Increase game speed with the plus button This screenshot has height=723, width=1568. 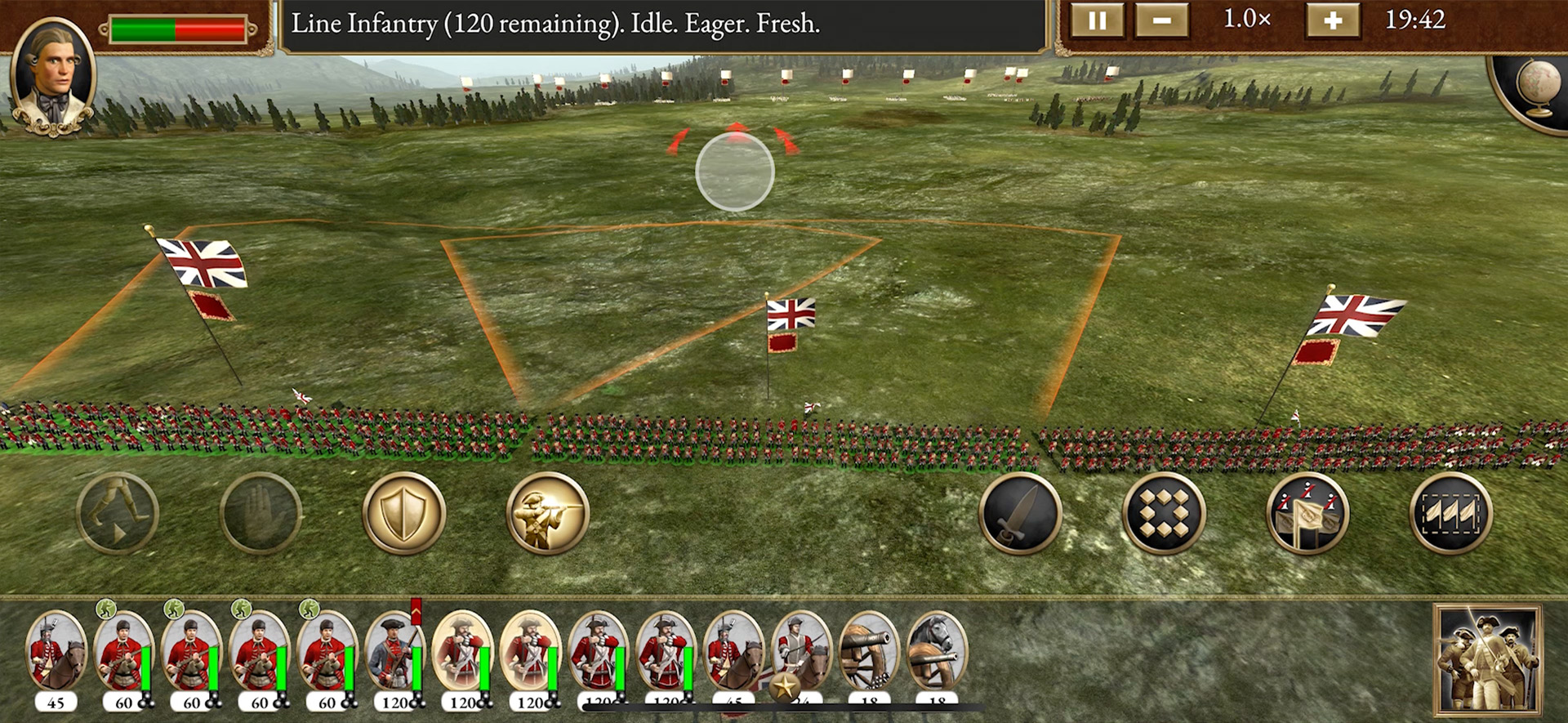[1332, 20]
